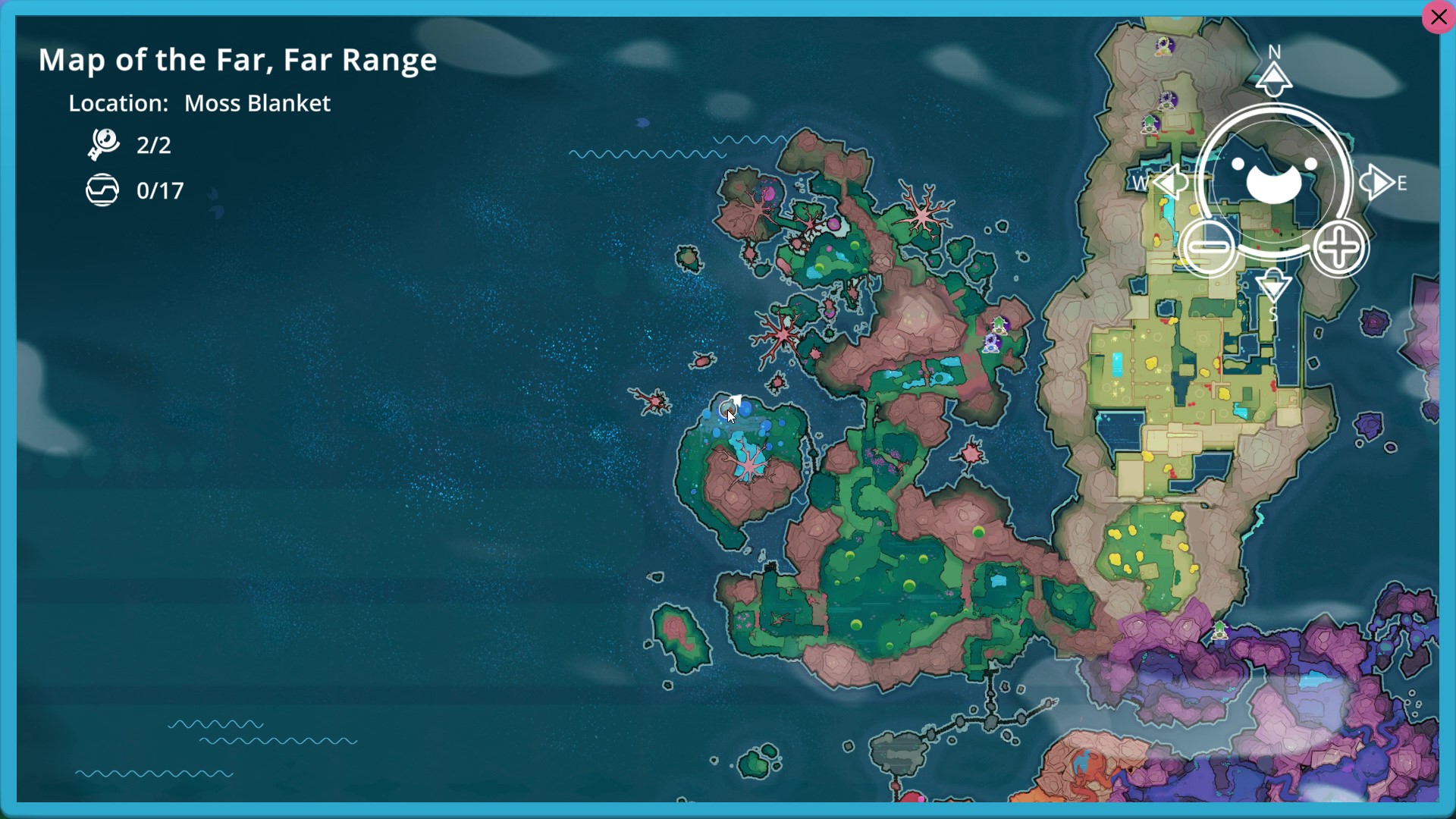Zoom in with the plus button
The image size is (1456, 819).
point(1340,249)
